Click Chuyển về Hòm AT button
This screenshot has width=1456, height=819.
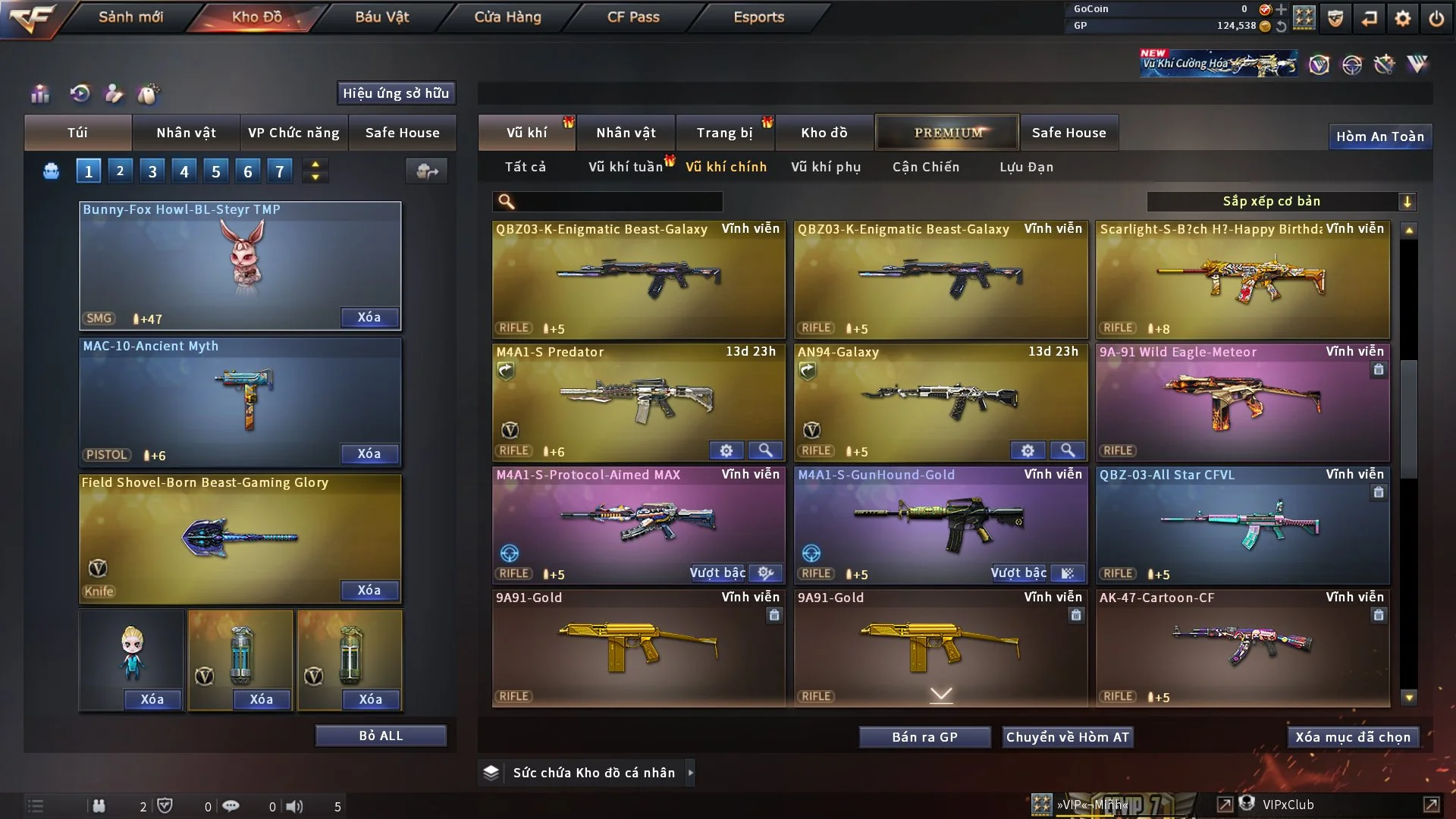click(x=1067, y=737)
